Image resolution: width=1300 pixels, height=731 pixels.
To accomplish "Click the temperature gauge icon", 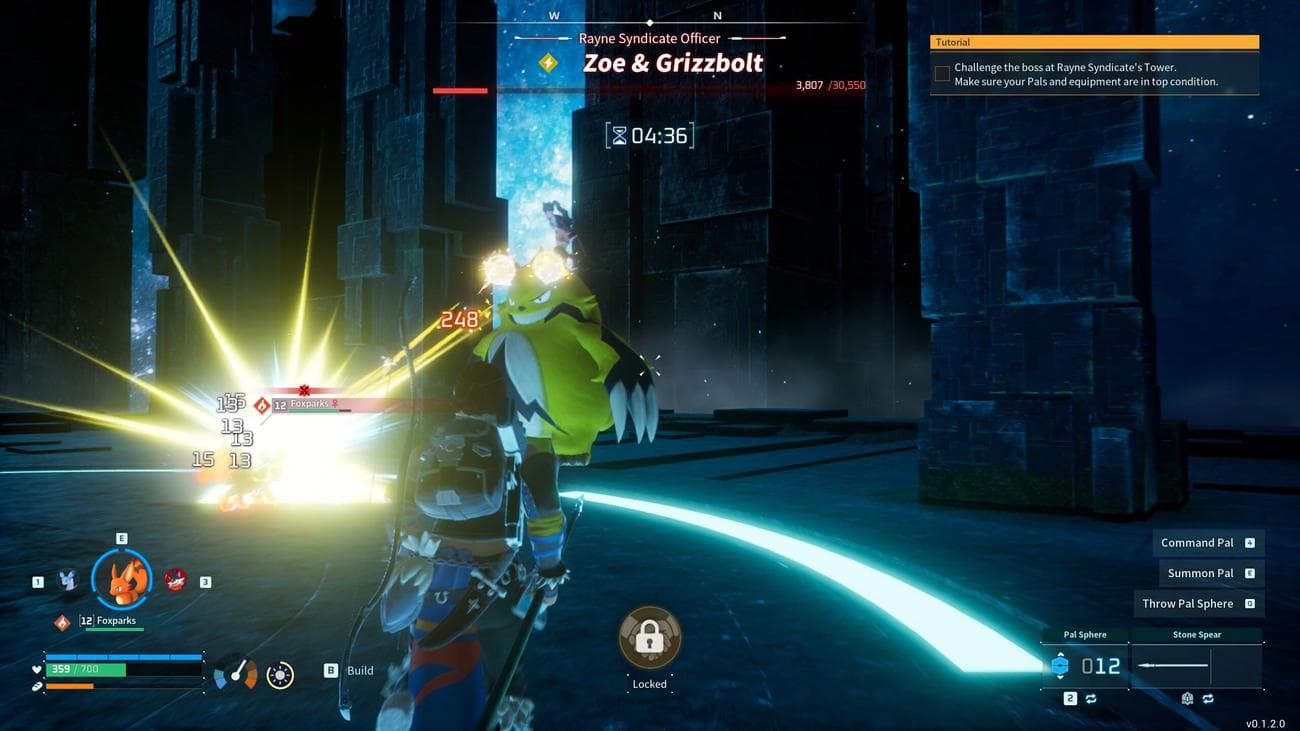I will point(236,674).
